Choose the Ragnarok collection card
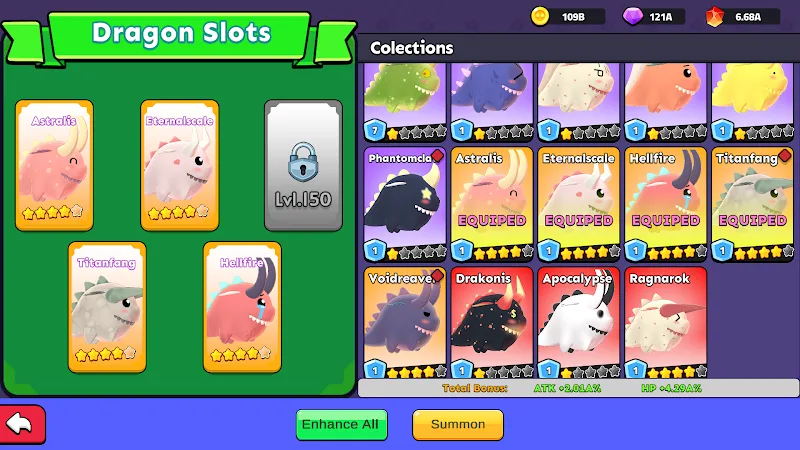 (x=666, y=322)
